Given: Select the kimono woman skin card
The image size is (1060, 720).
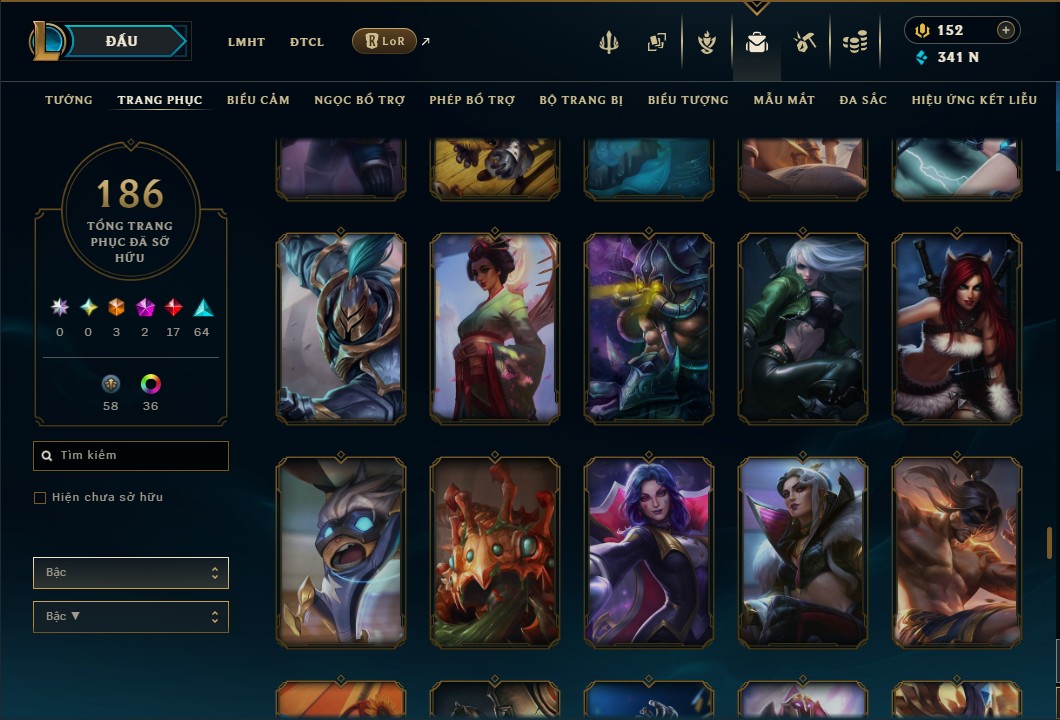Looking at the screenshot, I should pyautogui.click(x=495, y=328).
